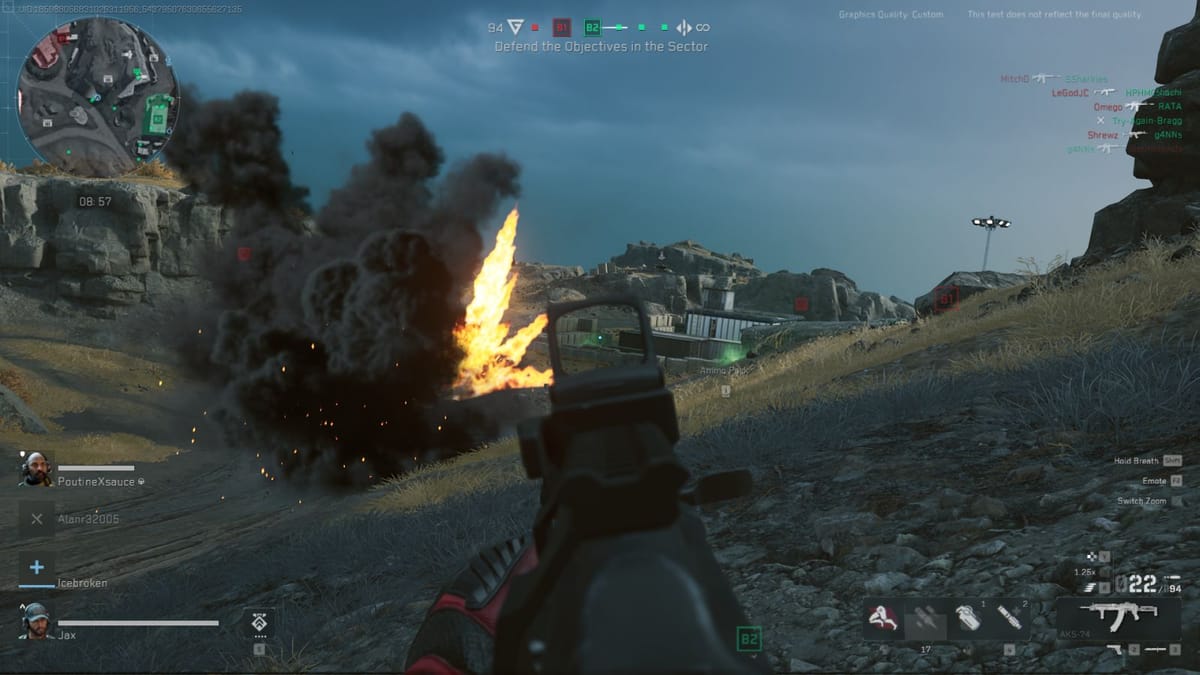Switch to the pistol sidearm icon
This screenshot has height=675, width=1200.
pyautogui.click(x=1115, y=650)
